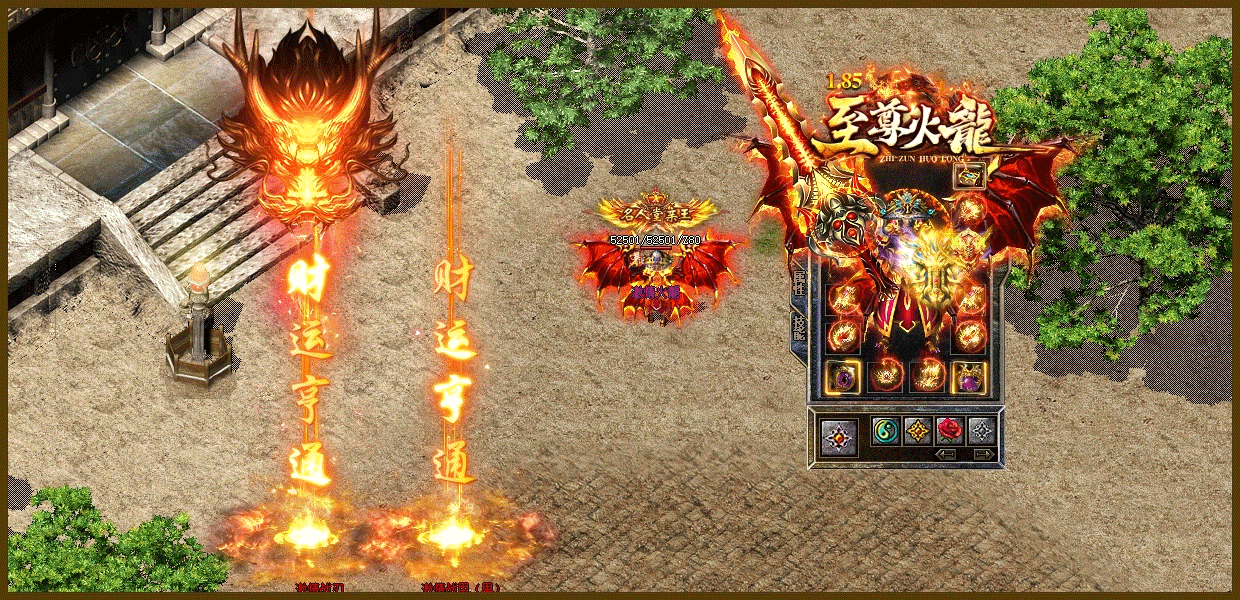Go to next page with right arrow
The image size is (1240, 600).
point(982,454)
